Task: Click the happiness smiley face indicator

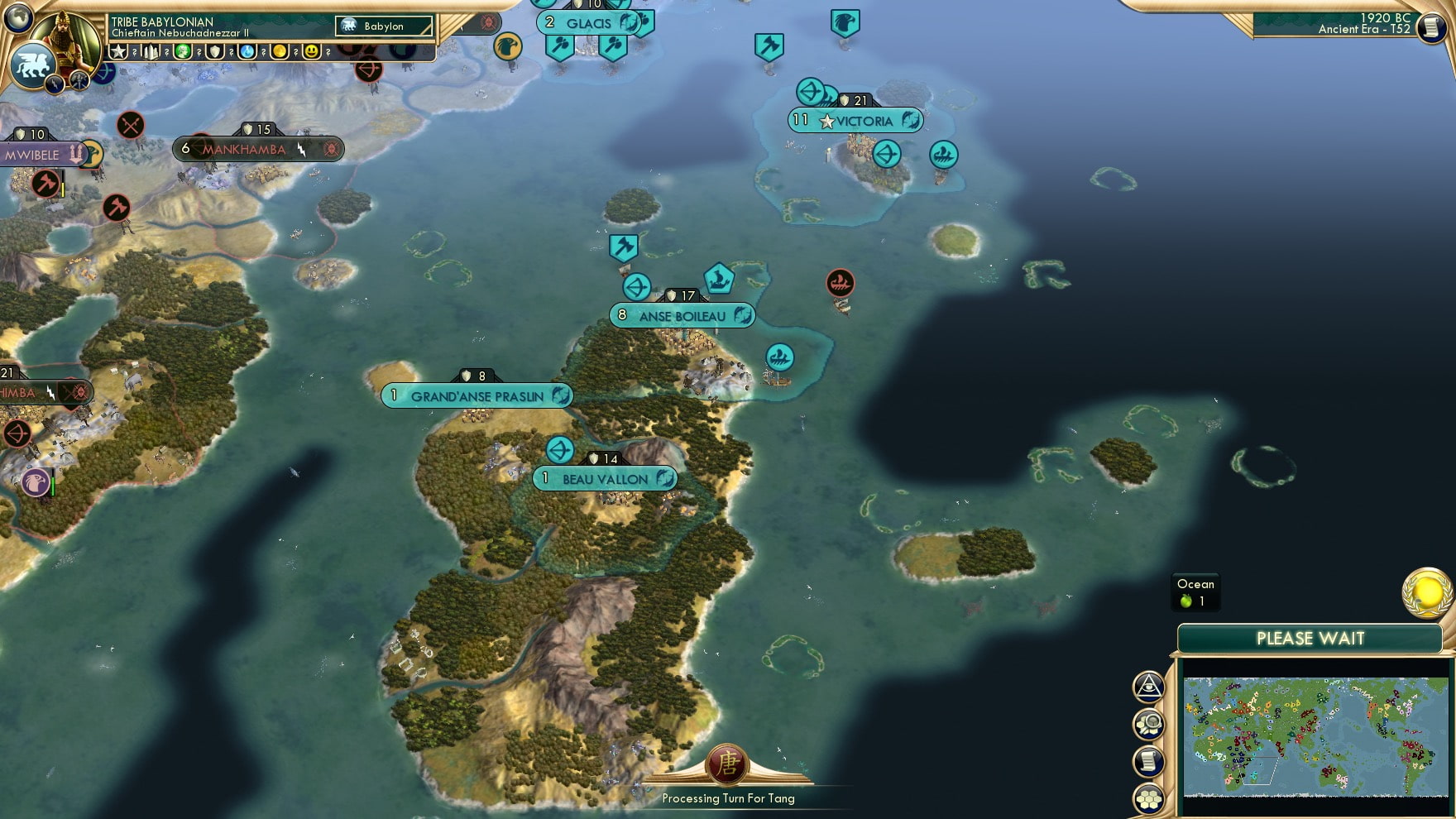Action: 312,51
